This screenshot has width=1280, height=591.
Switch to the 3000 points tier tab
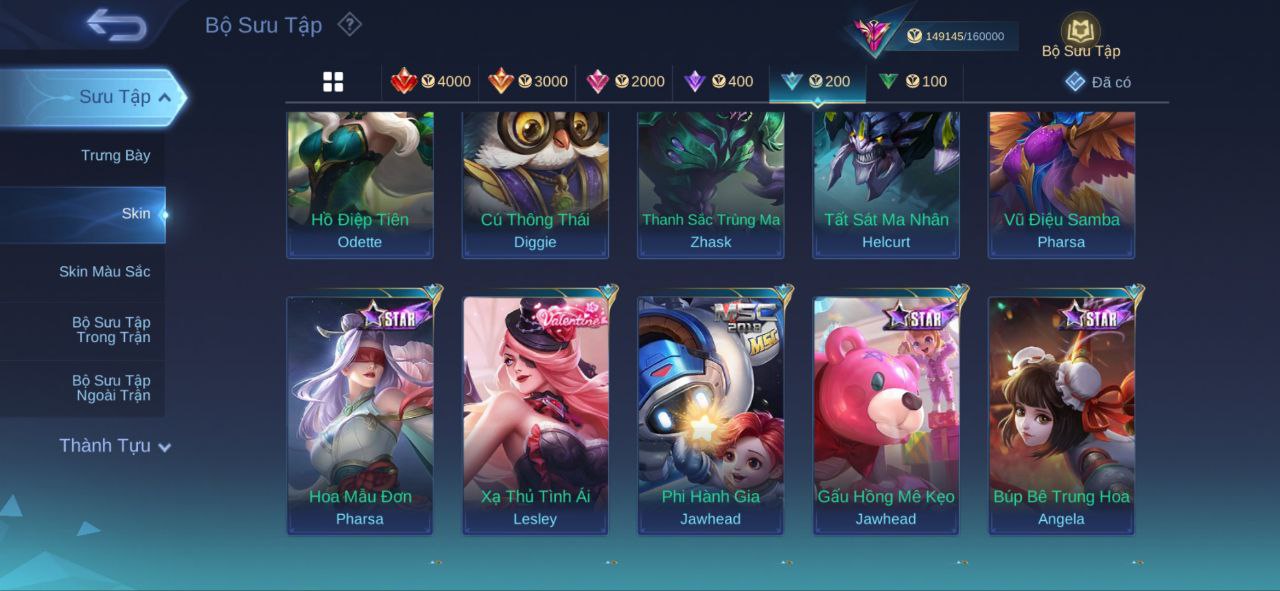(x=527, y=82)
